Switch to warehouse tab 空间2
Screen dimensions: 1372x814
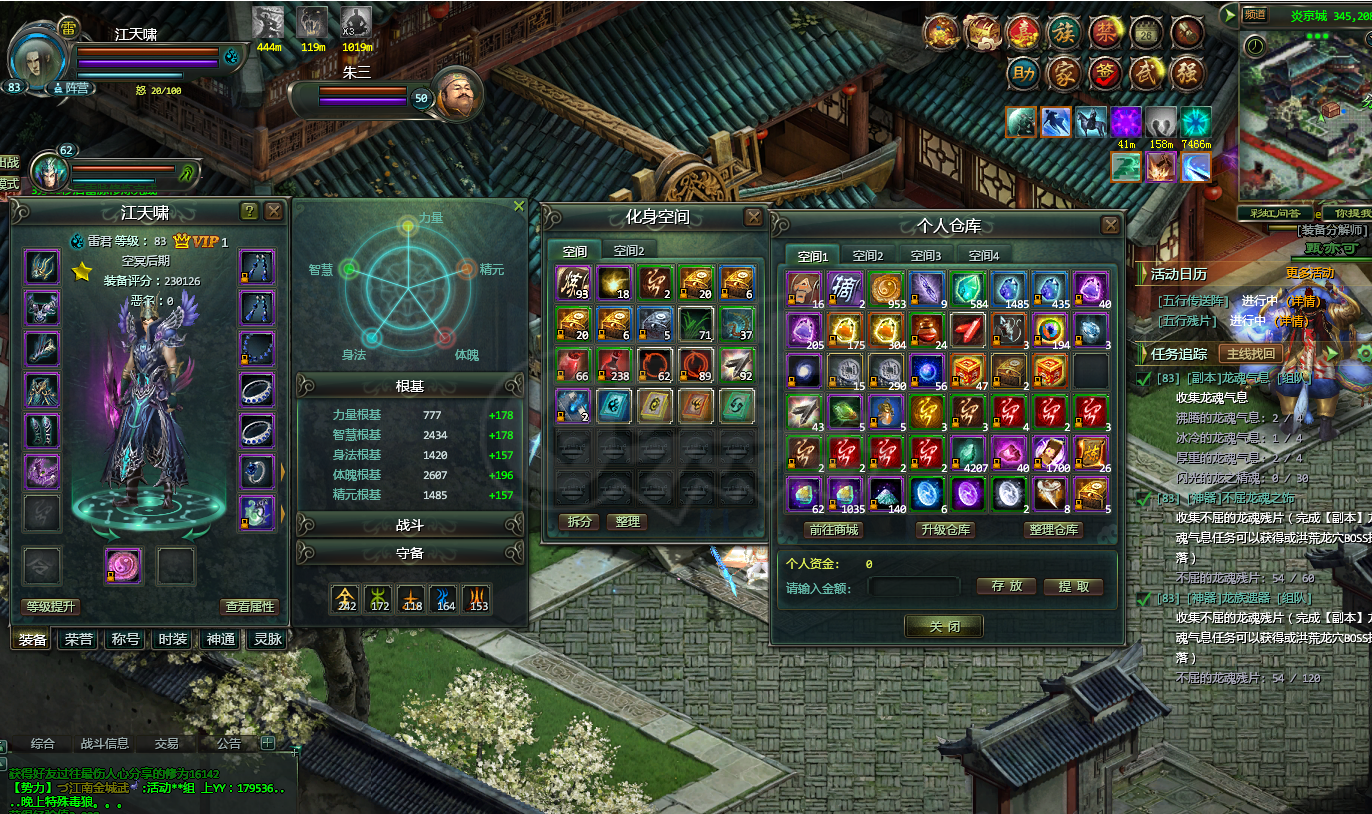click(x=868, y=256)
